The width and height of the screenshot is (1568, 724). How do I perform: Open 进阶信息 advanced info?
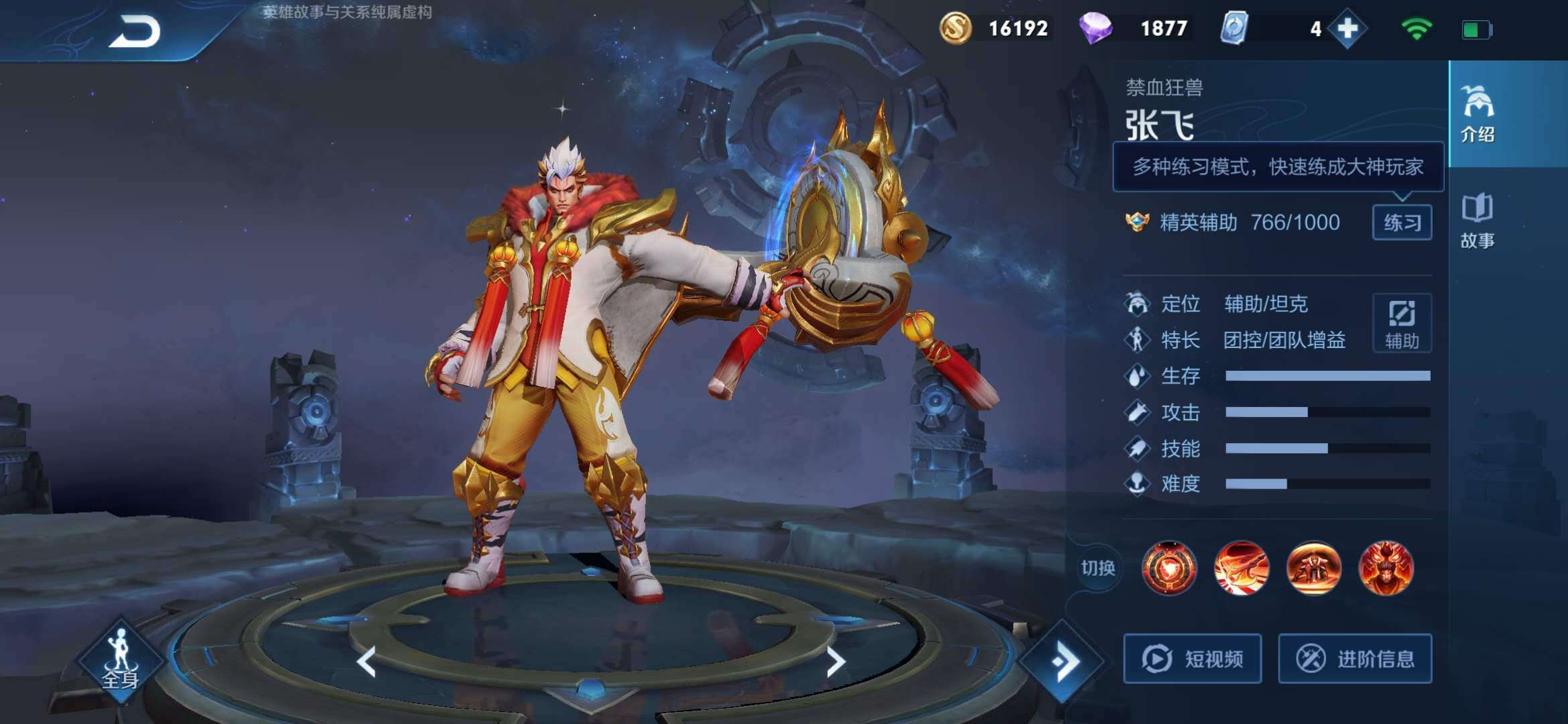pyautogui.click(x=1355, y=659)
